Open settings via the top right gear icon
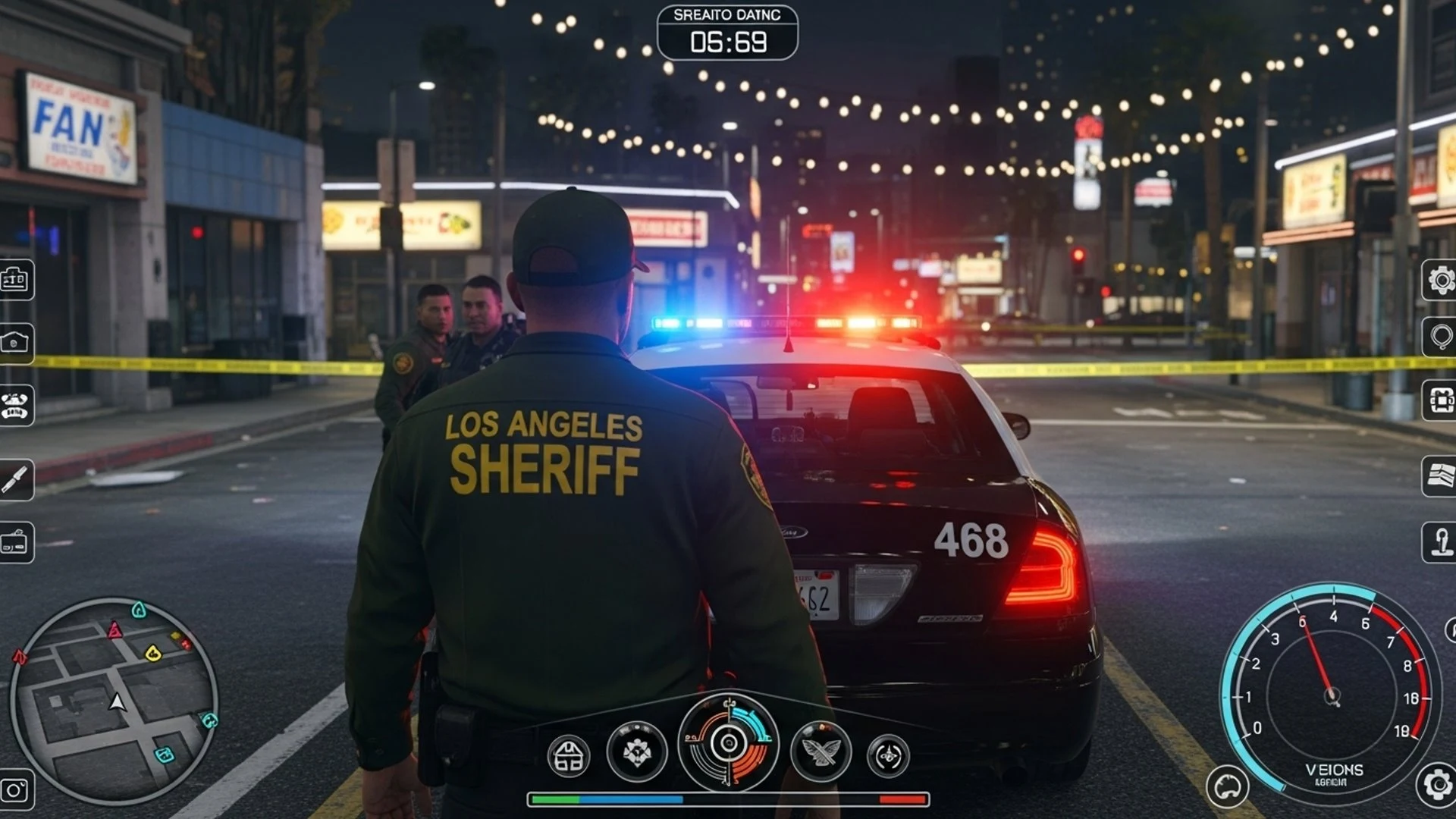The image size is (1456, 819). pos(1440,281)
